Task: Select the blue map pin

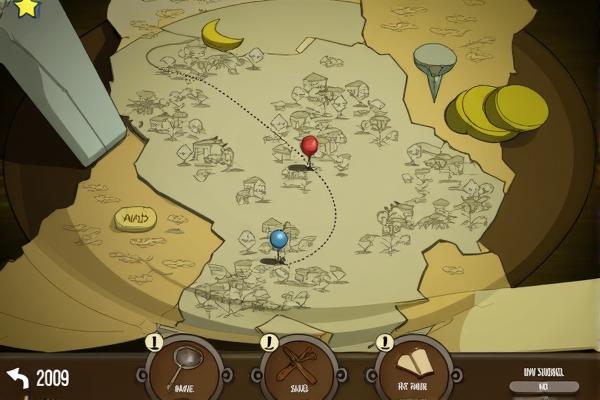Action: click(x=279, y=240)
